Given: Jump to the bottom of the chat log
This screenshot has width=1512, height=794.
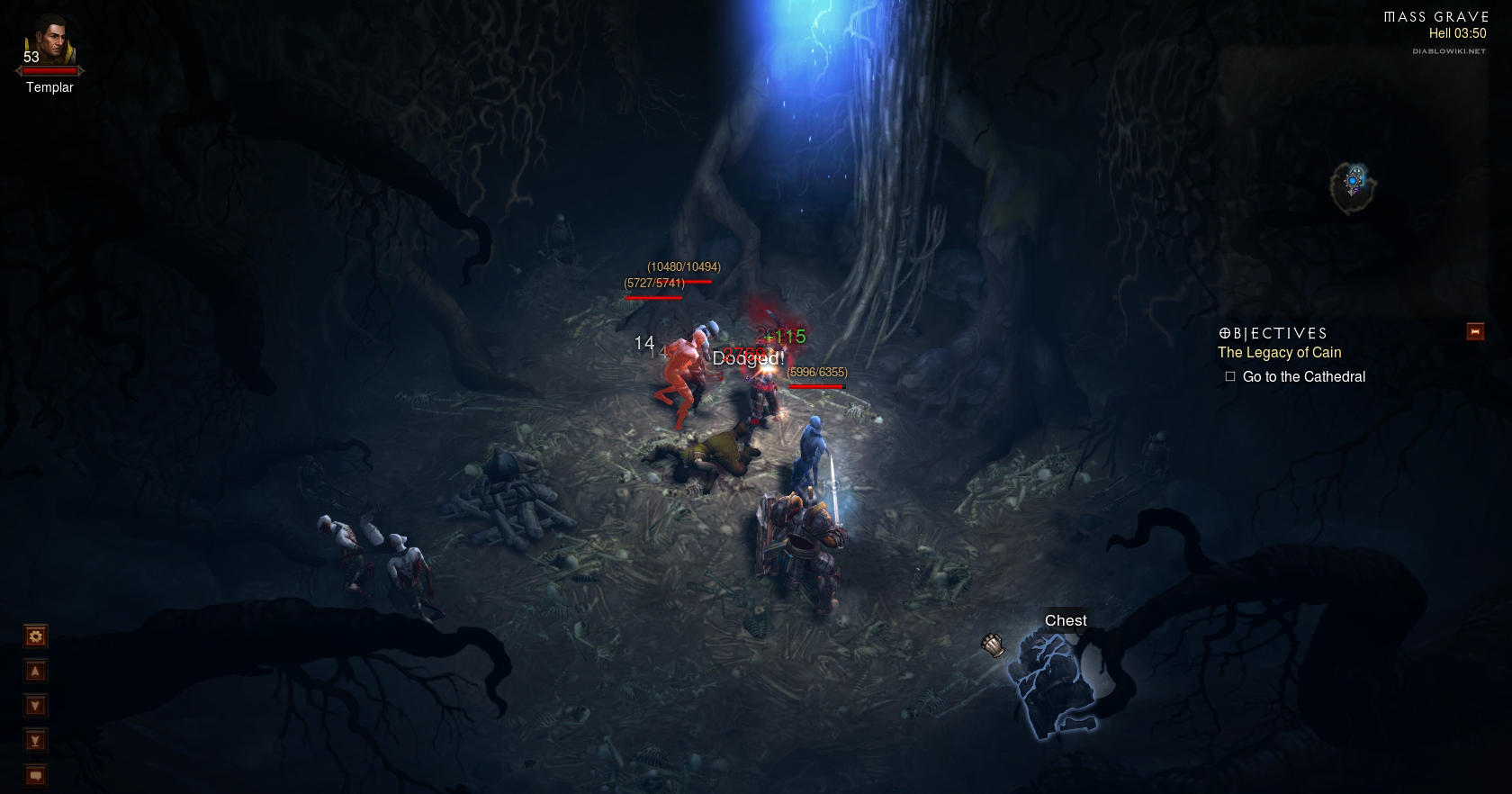Looking at the screenshot, I should [x=35, y=741].
